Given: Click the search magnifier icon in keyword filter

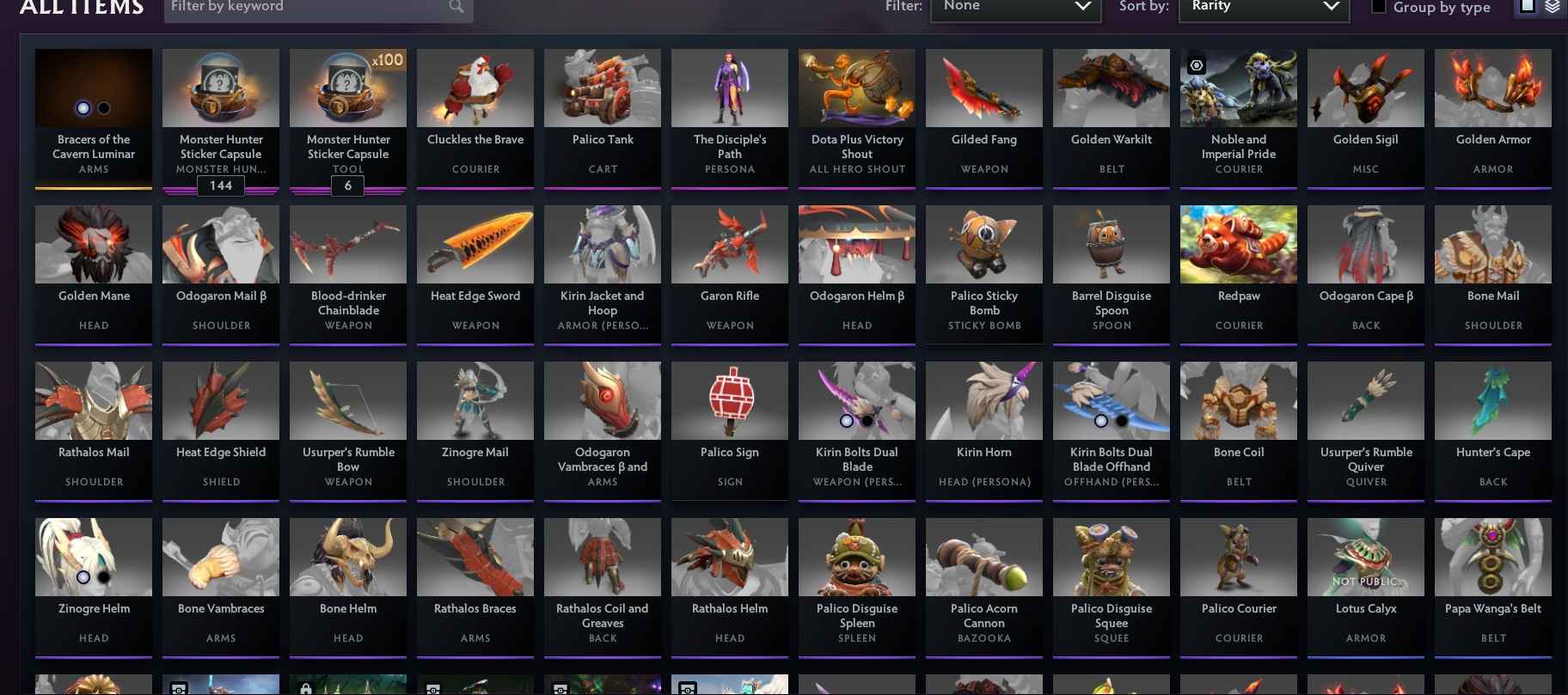Looking at the screenshot, I should [456, 7].
